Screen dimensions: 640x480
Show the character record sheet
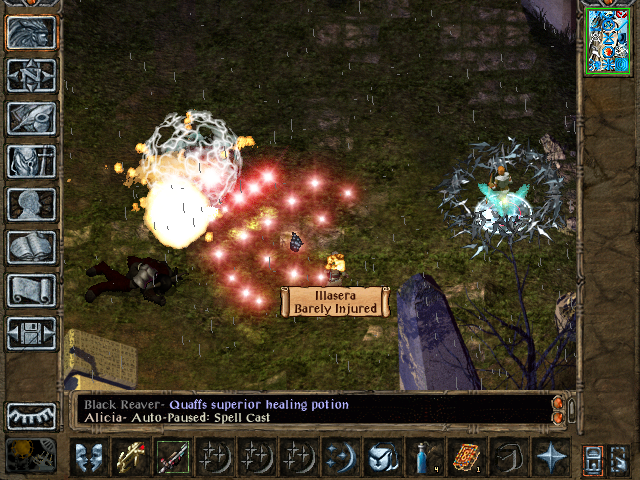[x=31, y=204]
